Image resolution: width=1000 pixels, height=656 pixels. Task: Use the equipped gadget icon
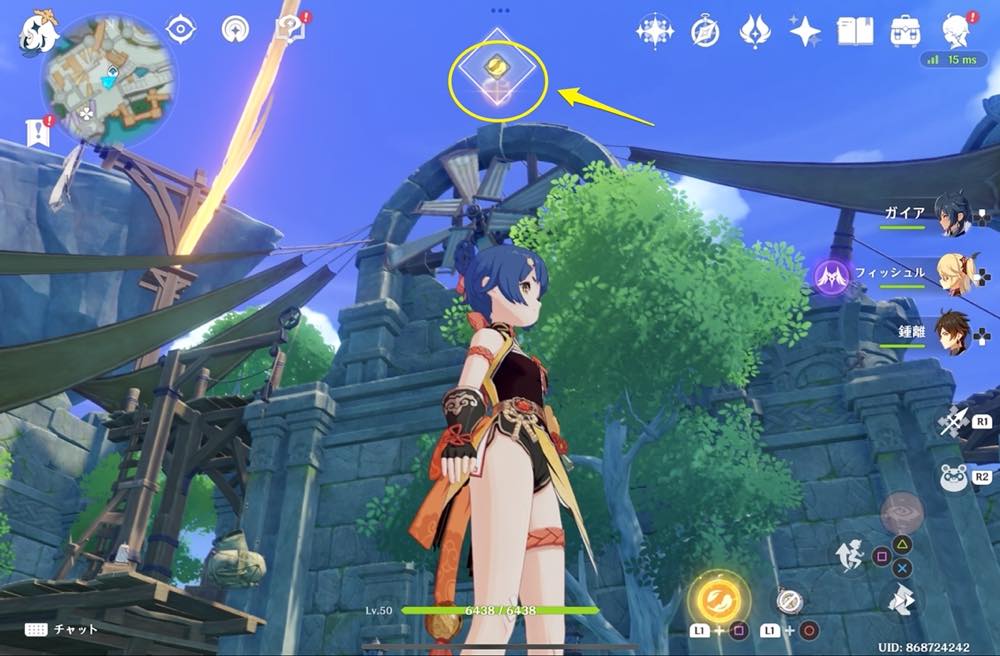click(790, 600)
